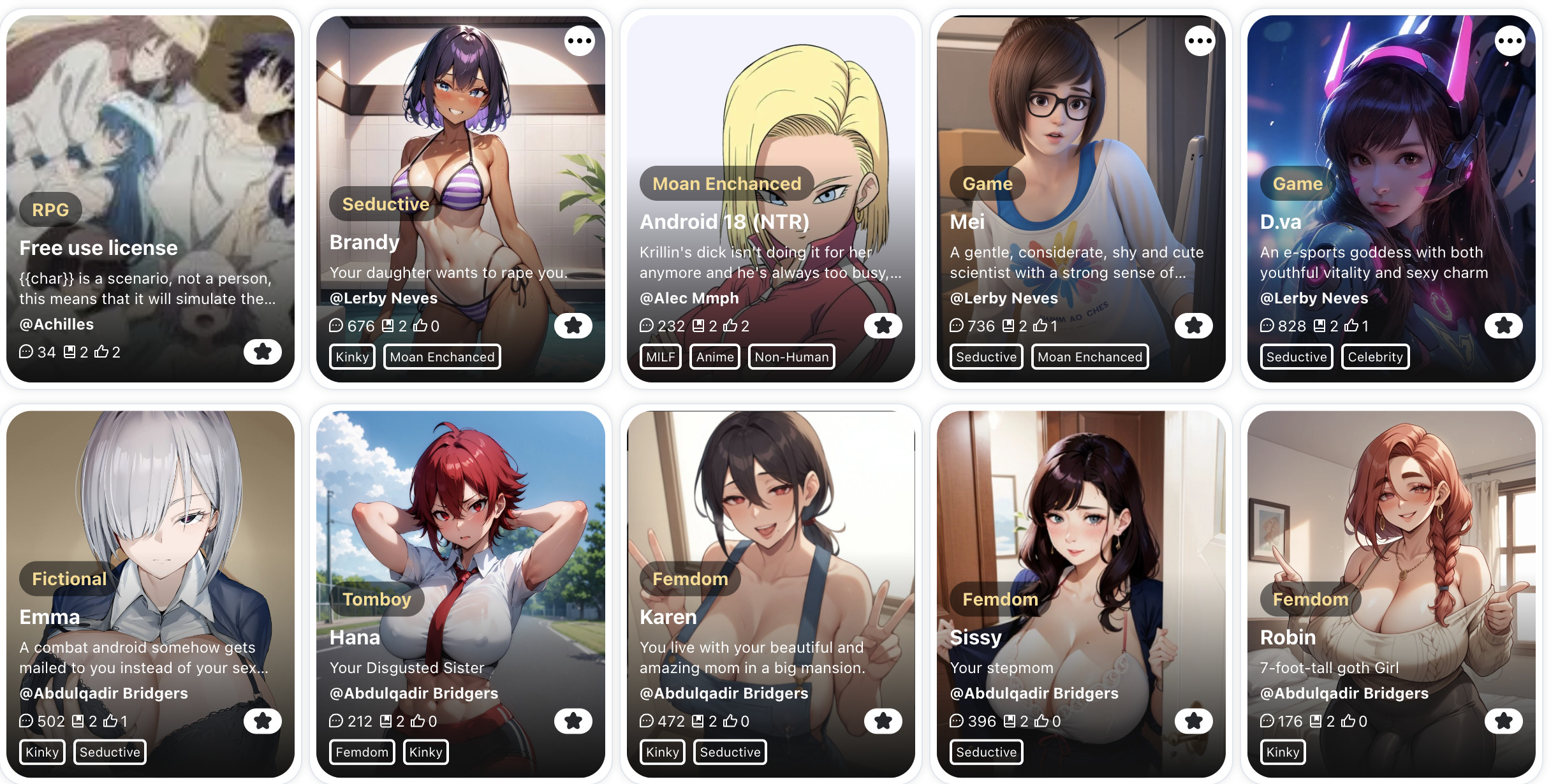Choose the Tomboy category label on Hana
This screenshot has height=784, width=1551.
pos(376,599)
